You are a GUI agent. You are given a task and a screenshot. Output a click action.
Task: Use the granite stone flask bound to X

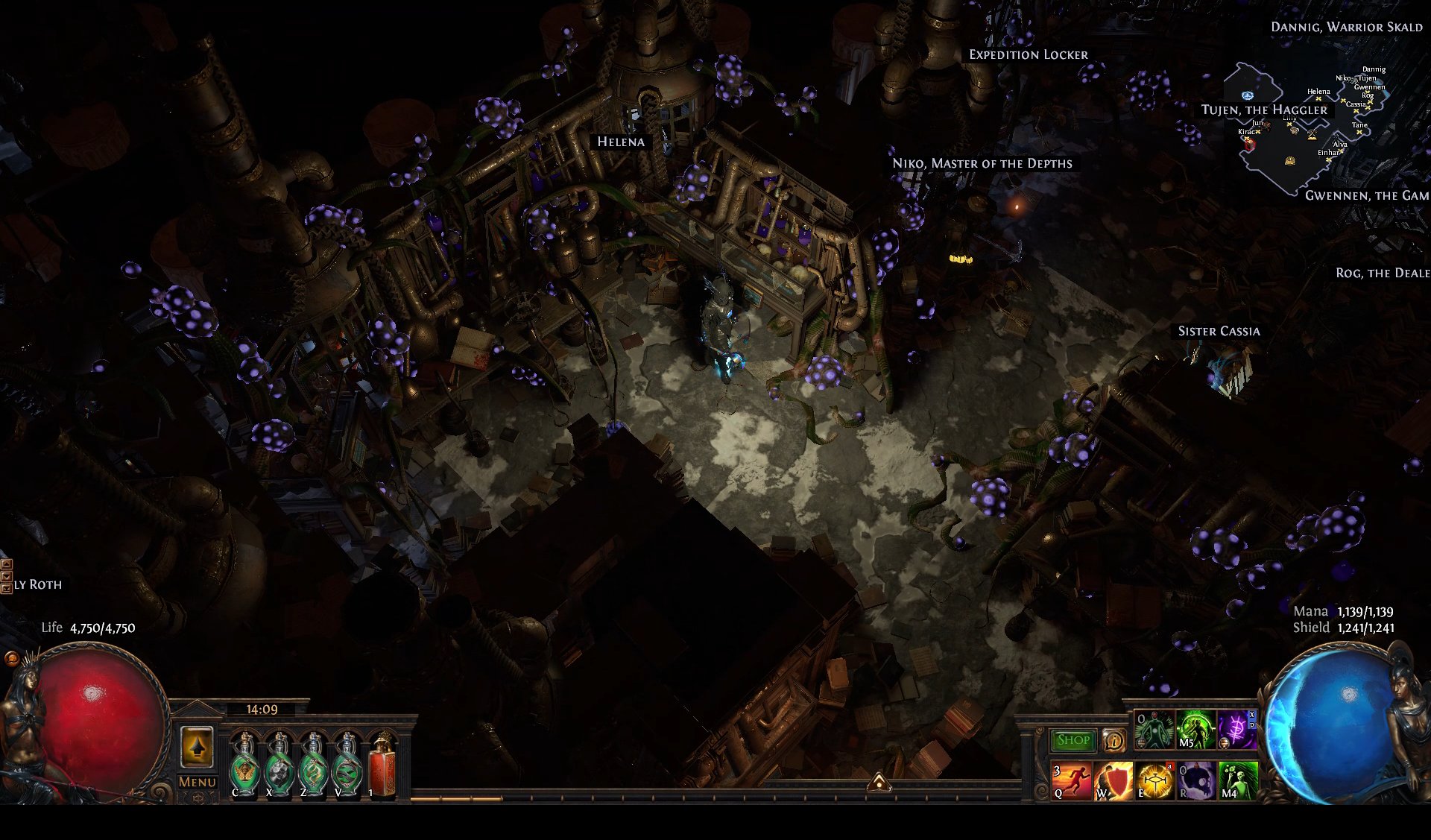(279, 765)
